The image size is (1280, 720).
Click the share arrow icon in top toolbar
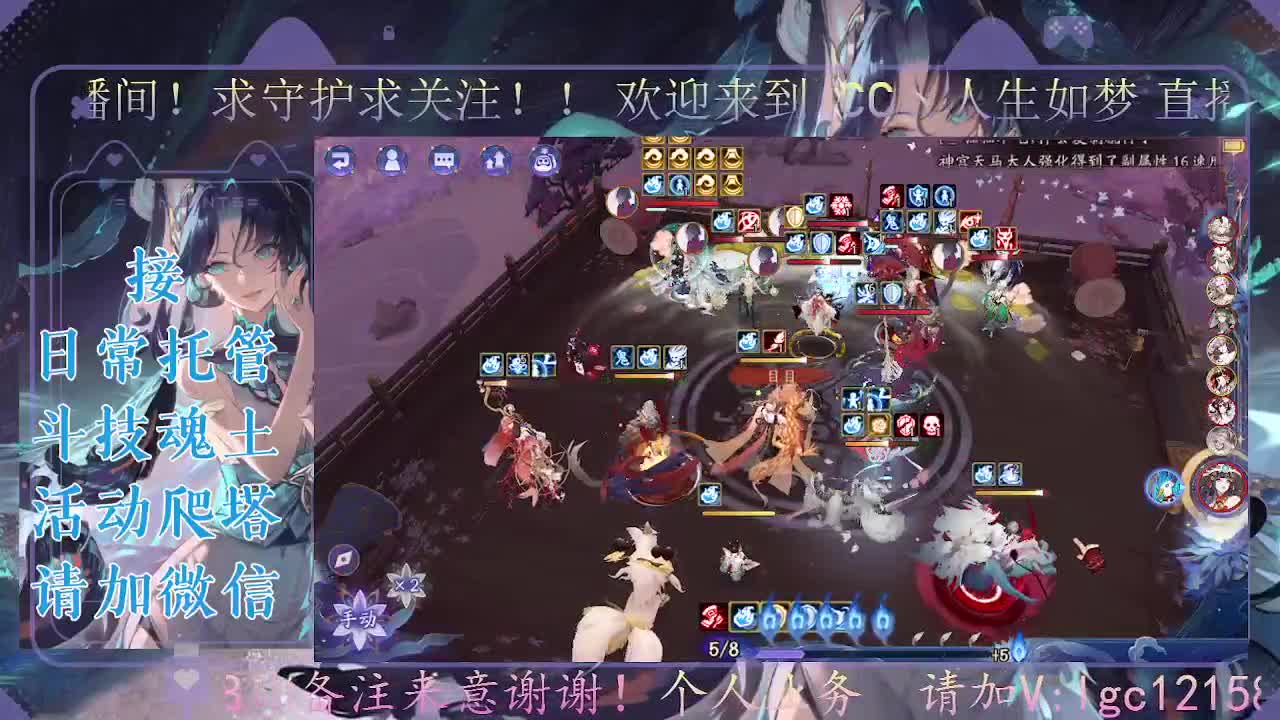(494, 161)
